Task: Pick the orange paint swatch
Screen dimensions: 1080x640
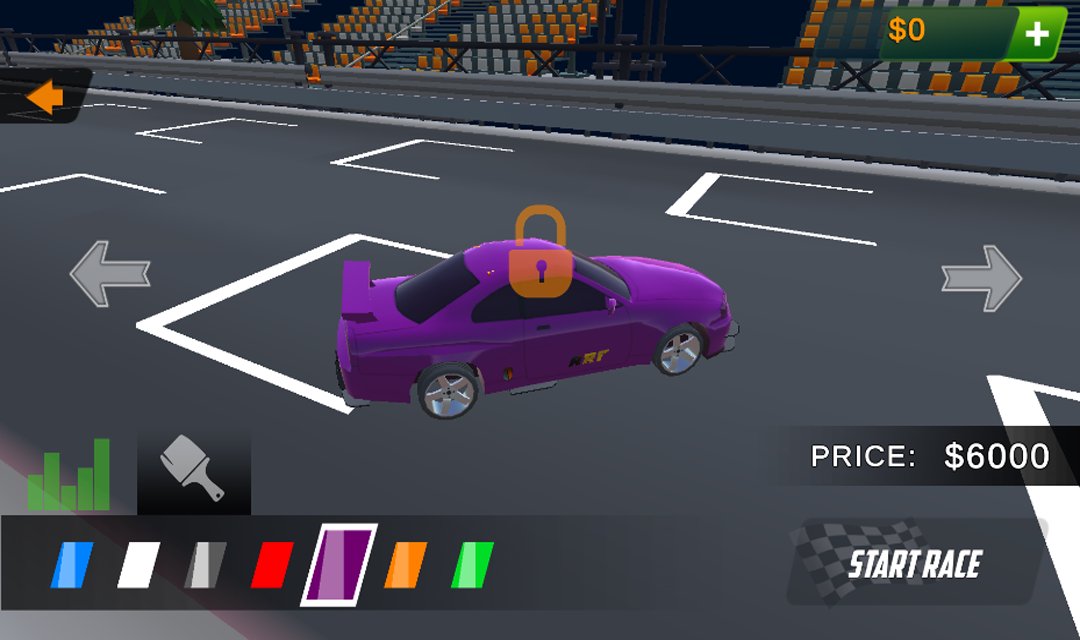Action: [x=406, y=565]
